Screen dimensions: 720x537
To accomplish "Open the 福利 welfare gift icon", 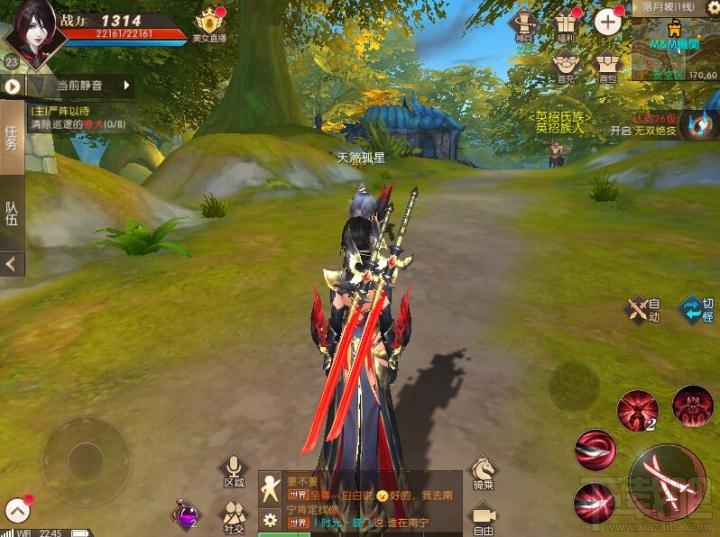I will tap(566, 23).
